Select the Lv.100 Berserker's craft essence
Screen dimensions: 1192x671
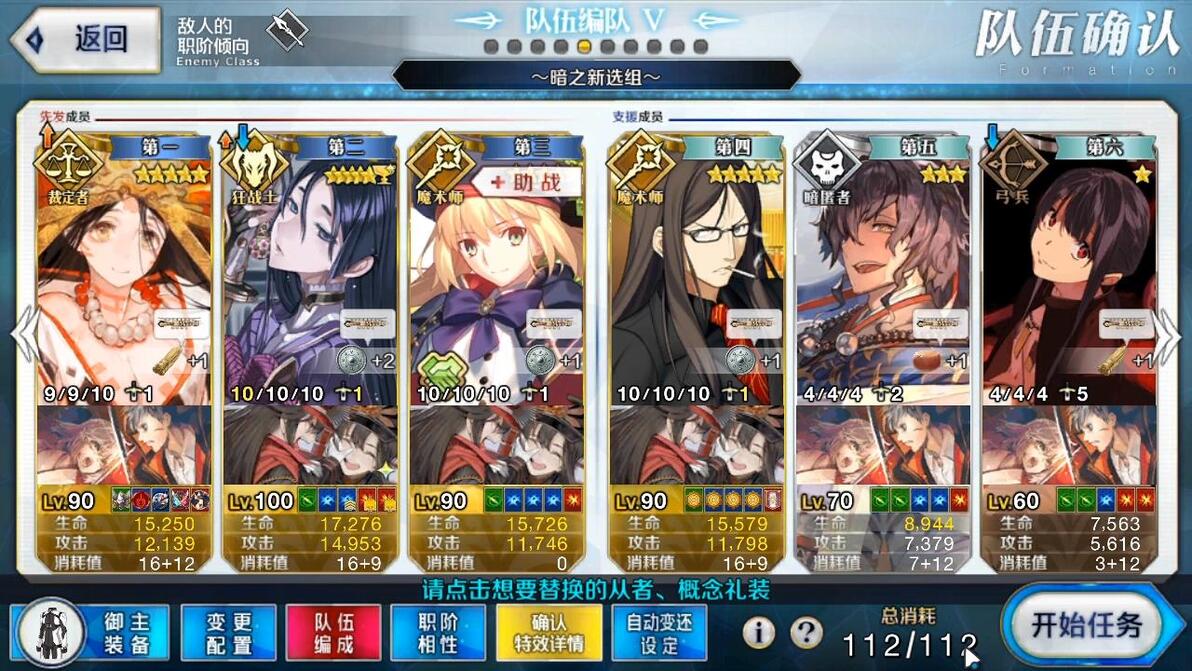(310, 445)
